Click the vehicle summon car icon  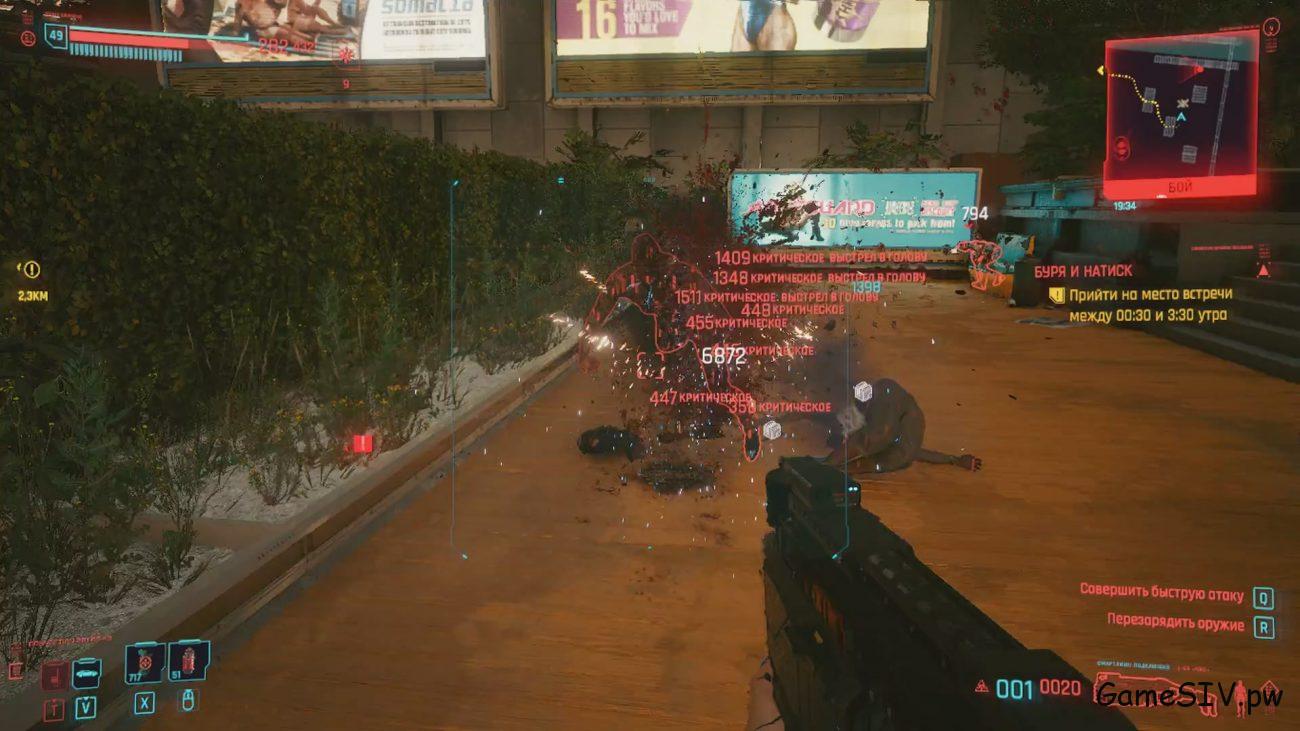point(86,674)
